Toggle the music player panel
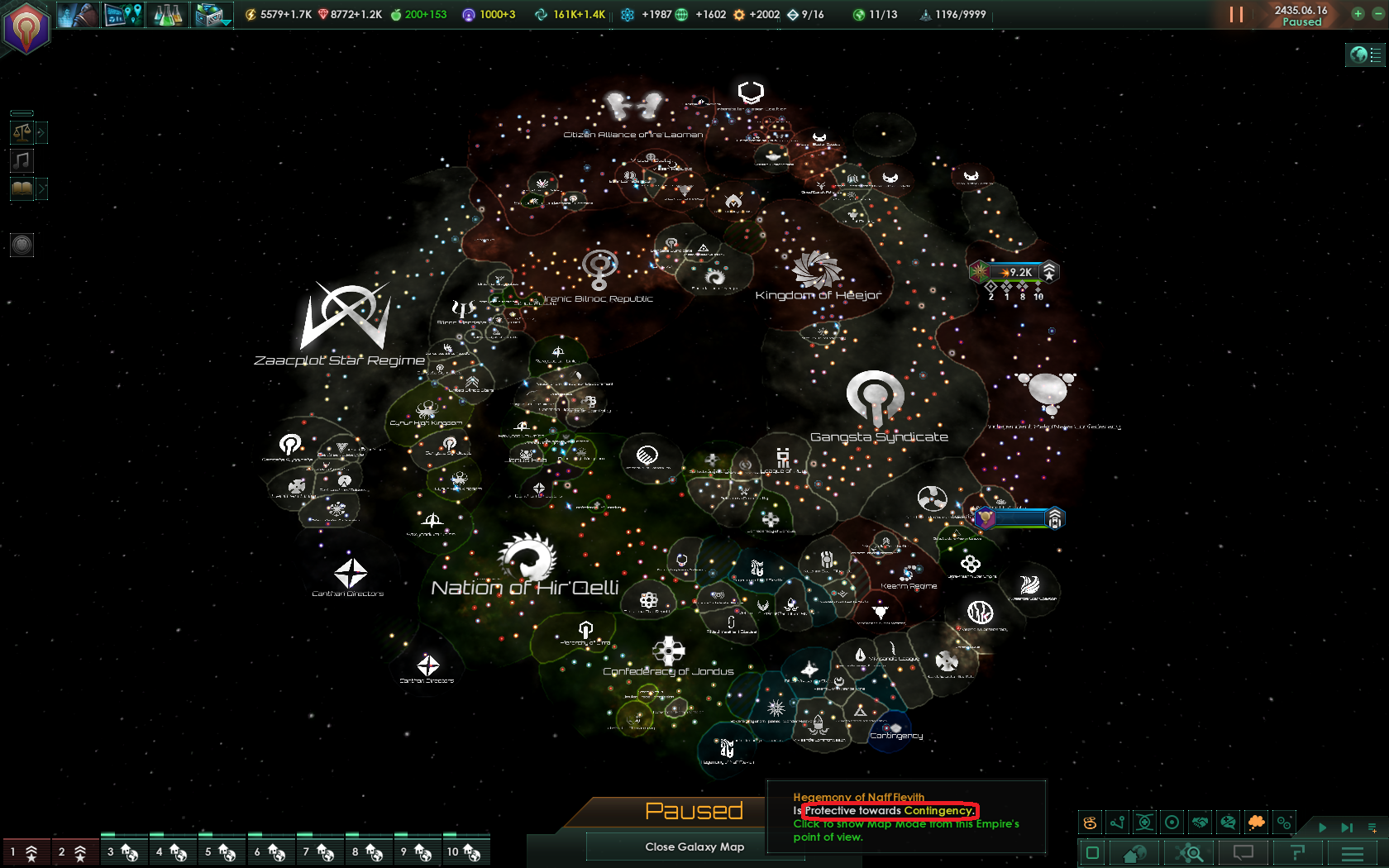The image size is (1389, 868). (x=21, y=160)
